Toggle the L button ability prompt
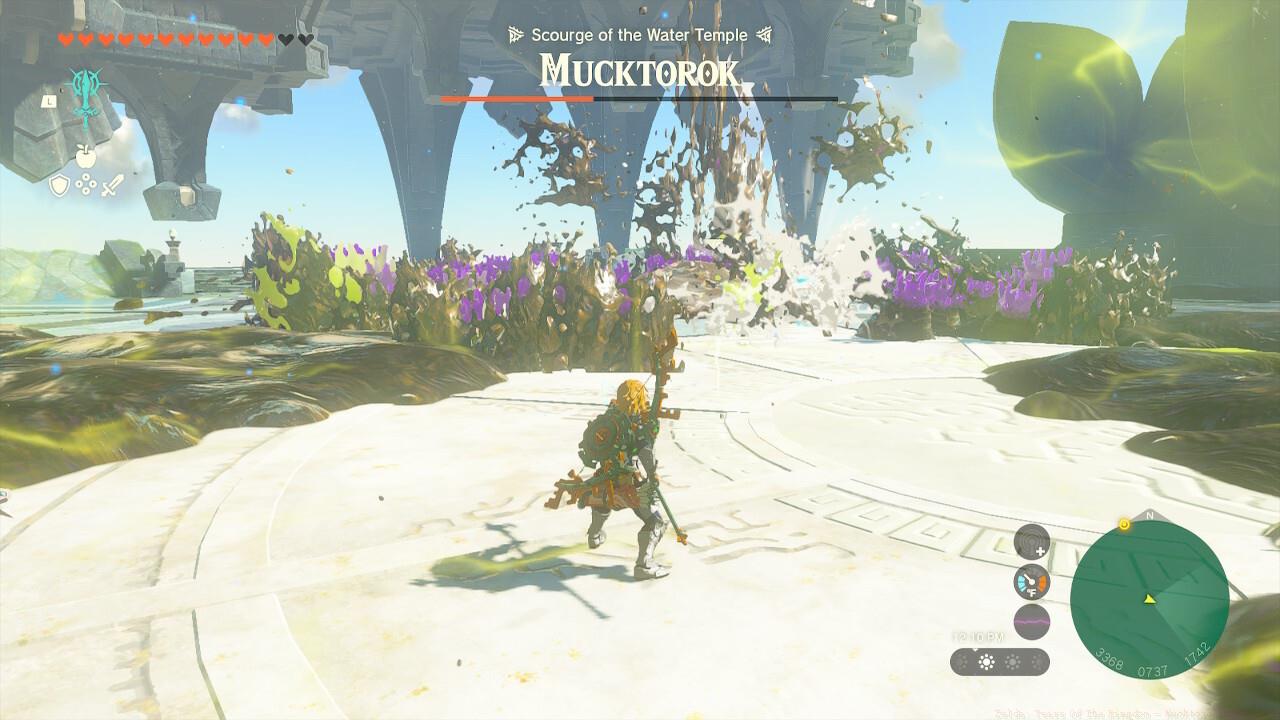This screenshot has height=720, width=1280. pos(49,101)
